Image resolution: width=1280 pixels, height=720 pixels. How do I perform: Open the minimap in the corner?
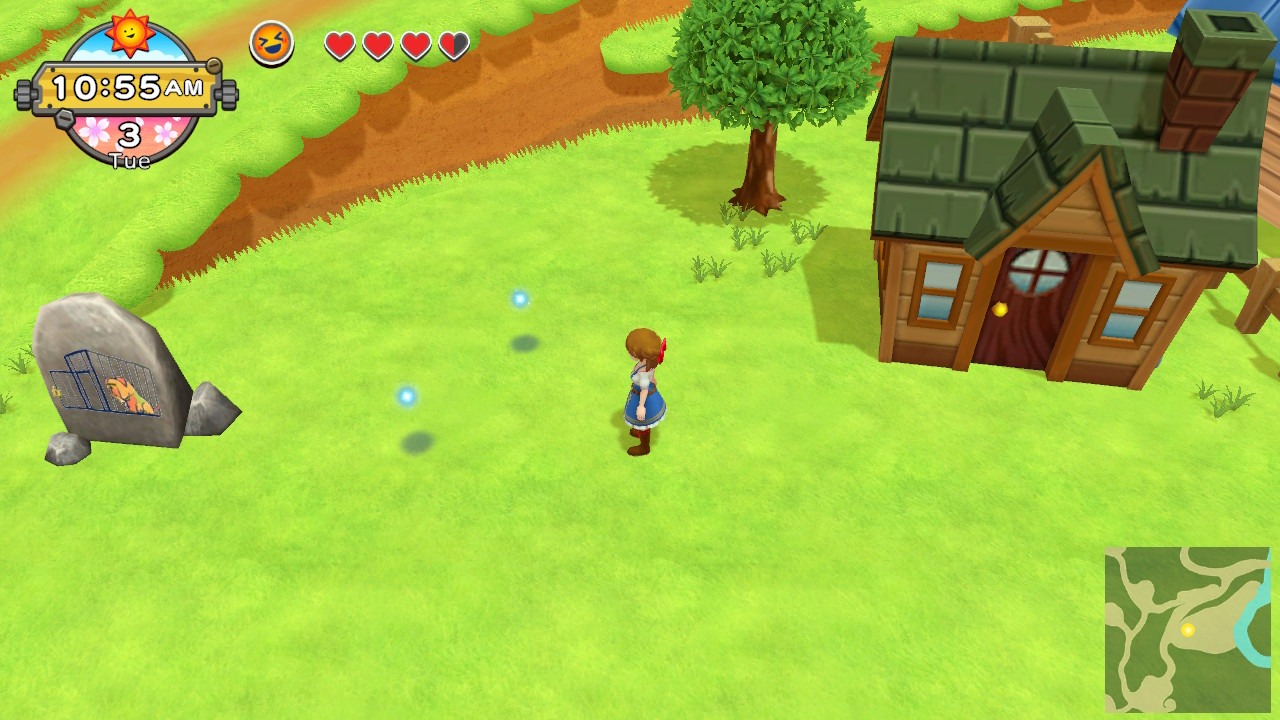point(1187,629)
